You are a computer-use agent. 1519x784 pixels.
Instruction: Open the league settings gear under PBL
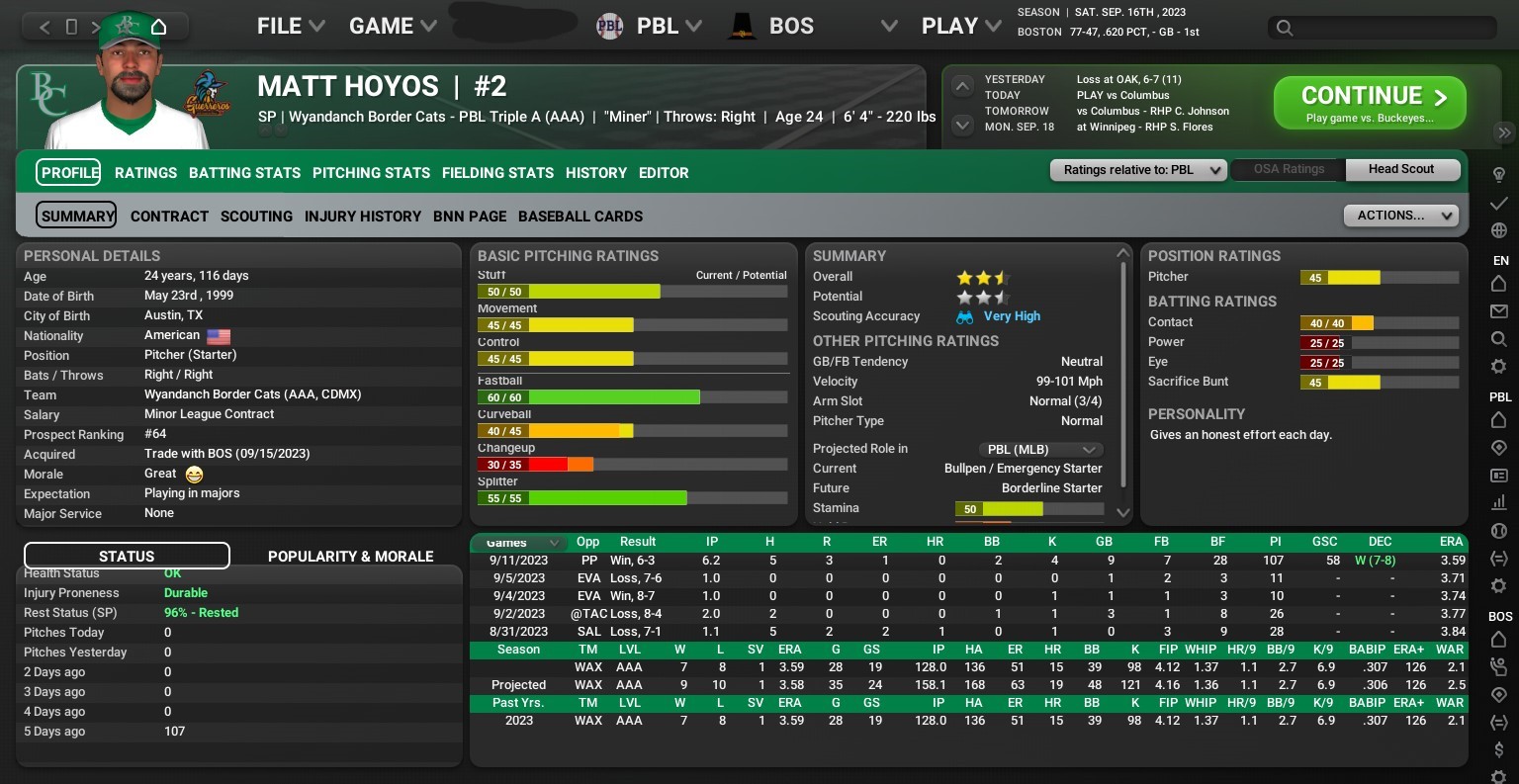(x=1500, y=583)
